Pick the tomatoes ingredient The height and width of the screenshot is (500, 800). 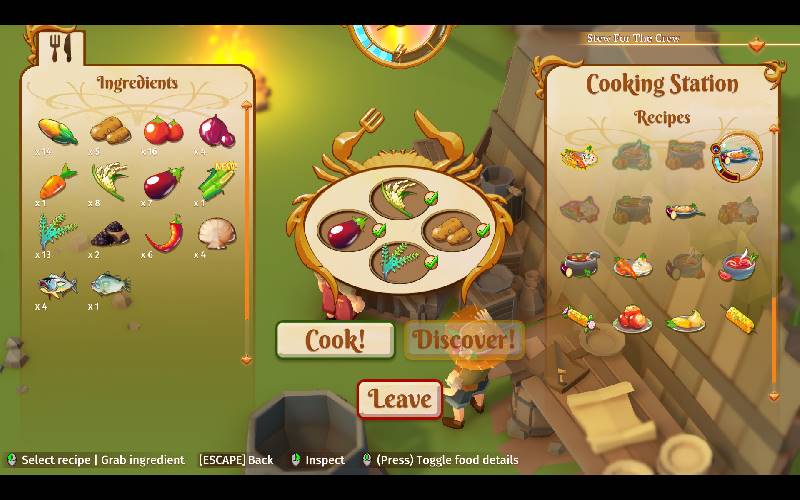162,130
